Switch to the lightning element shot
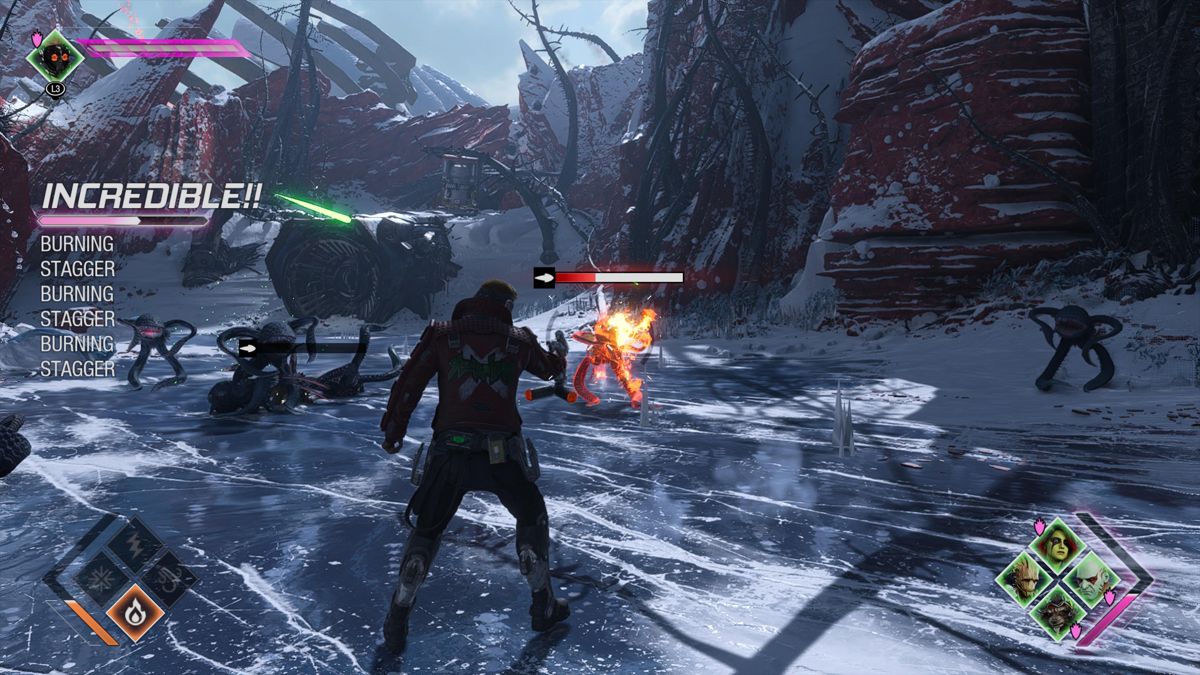Screen dimensions: 1200x675 coord(135,546)
